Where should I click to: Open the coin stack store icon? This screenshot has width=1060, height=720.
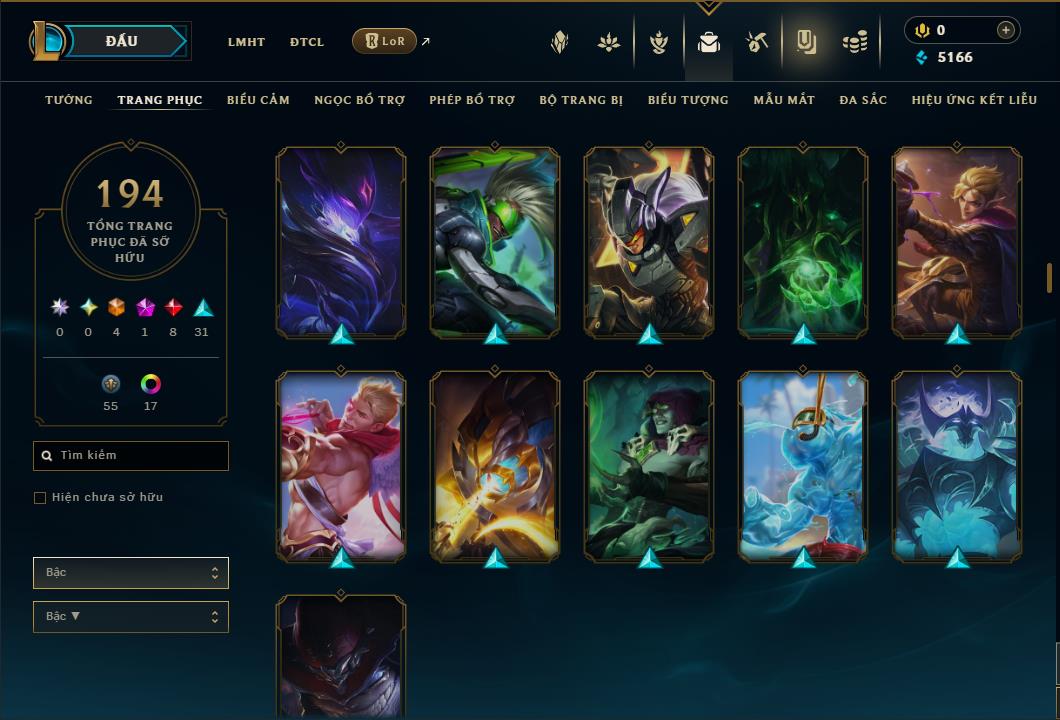click(854, 42)
